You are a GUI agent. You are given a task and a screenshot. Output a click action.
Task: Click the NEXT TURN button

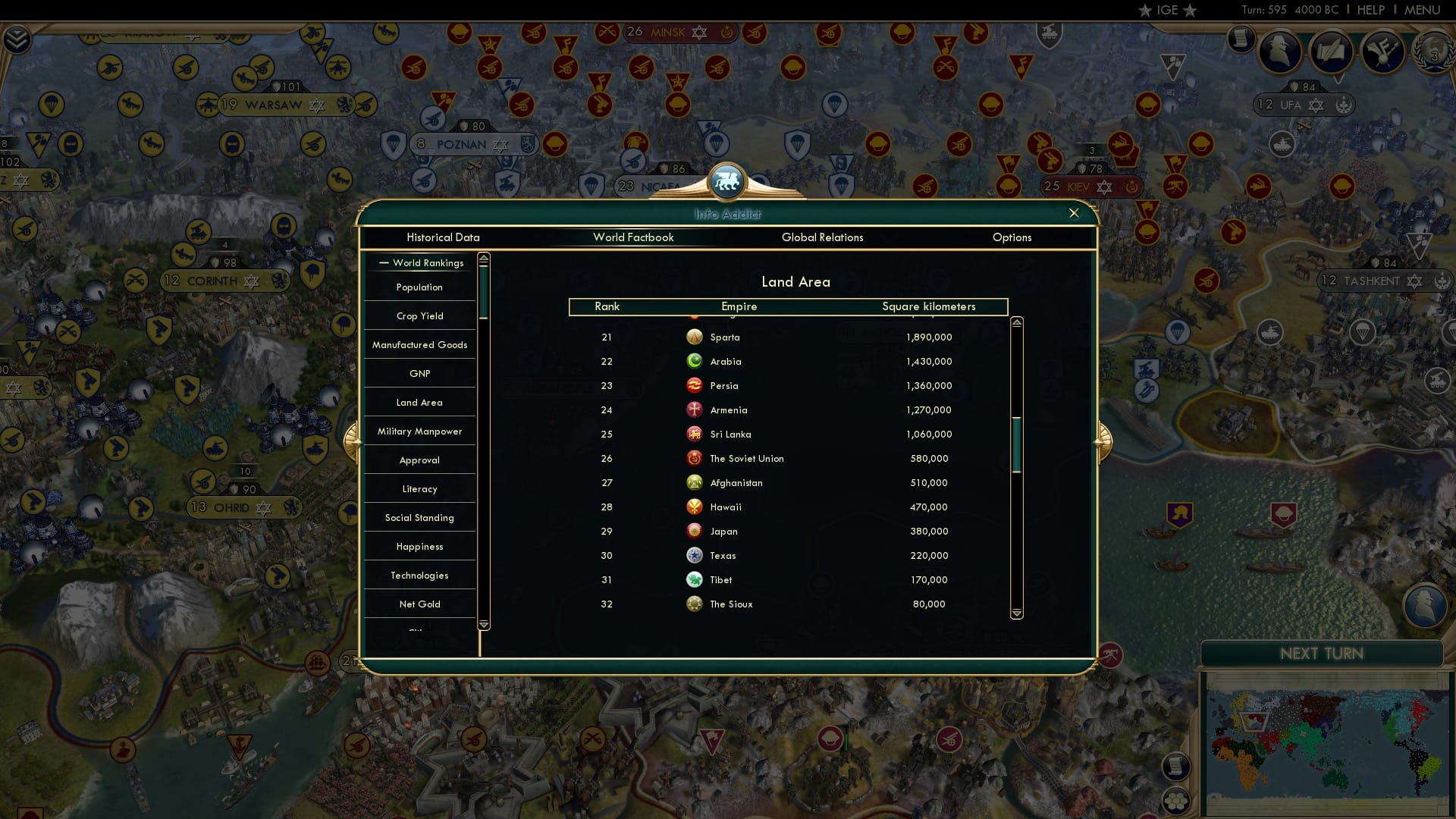[x=1323, y=654]
